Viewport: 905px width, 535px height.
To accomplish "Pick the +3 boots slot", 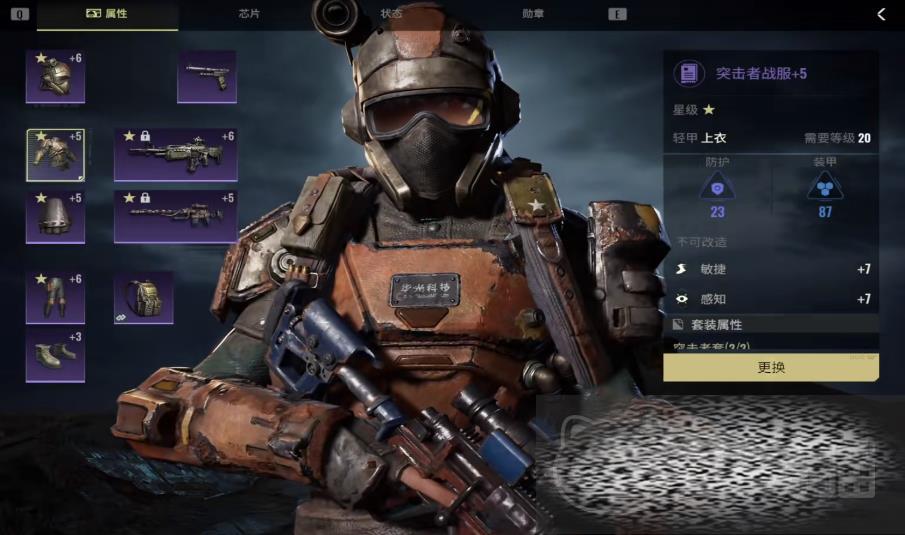I will [x=55, y=356].
